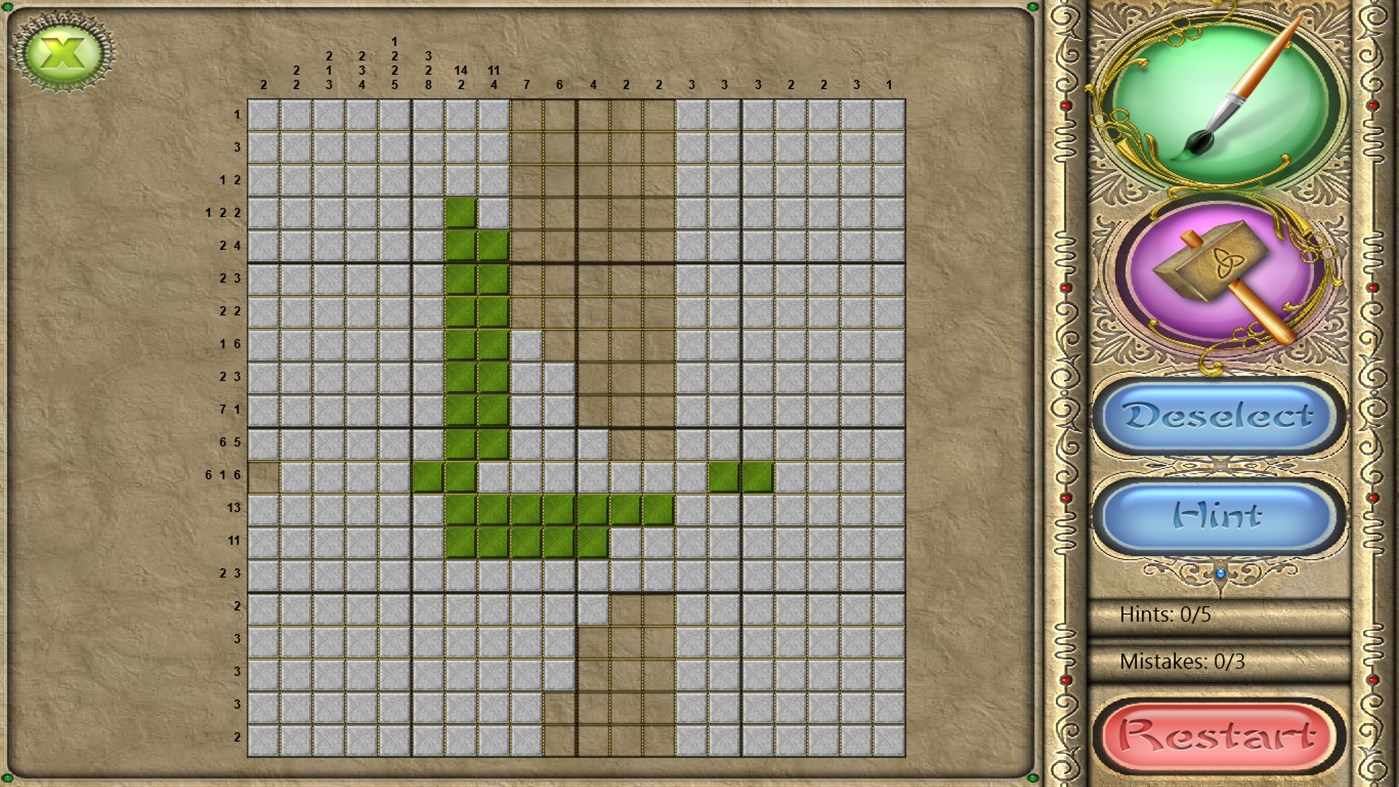Click the column header reading 14 2
The image size is (1399, 787).
460,77
